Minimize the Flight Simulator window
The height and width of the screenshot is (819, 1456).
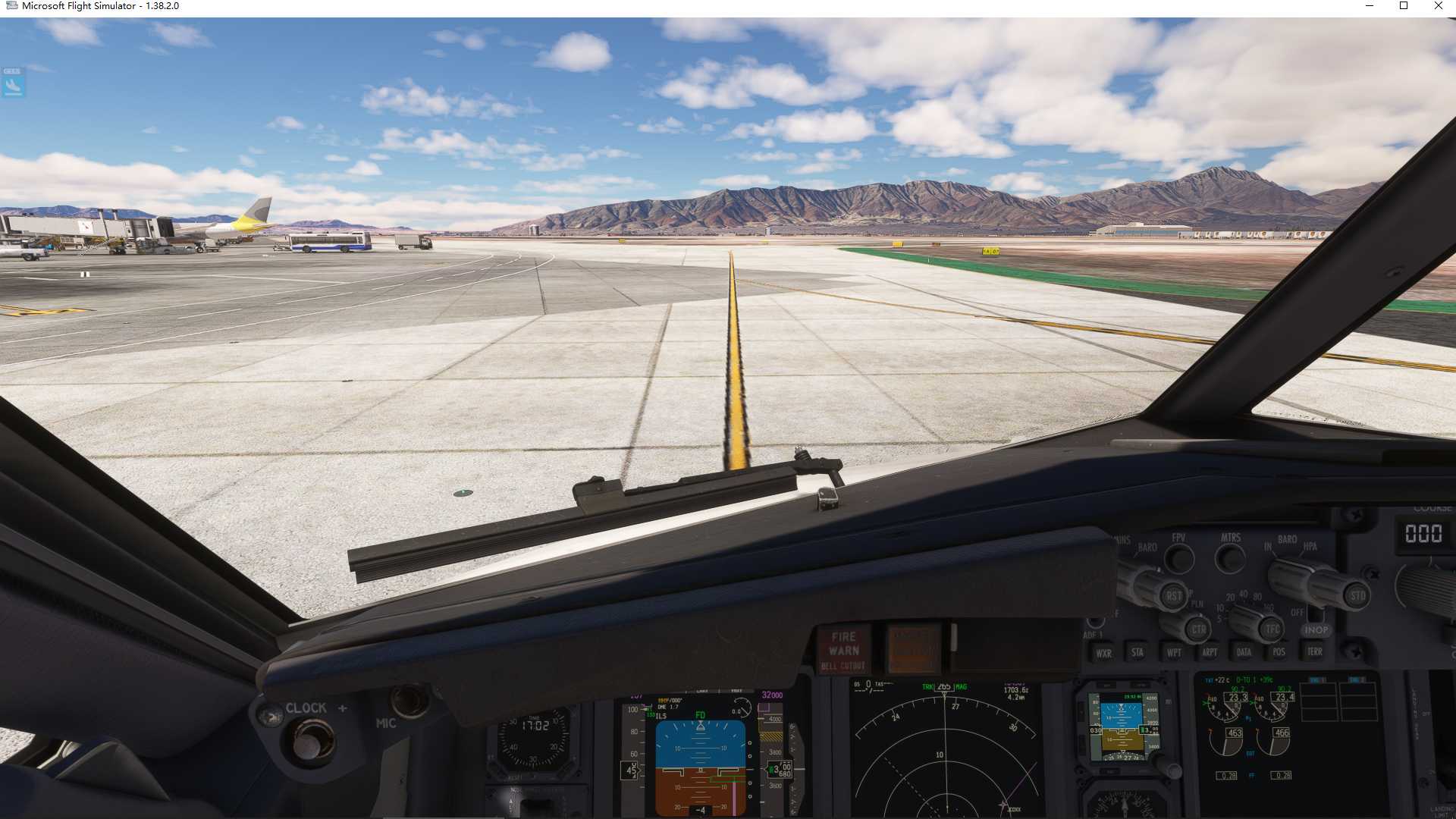[x=1370, y=6]
